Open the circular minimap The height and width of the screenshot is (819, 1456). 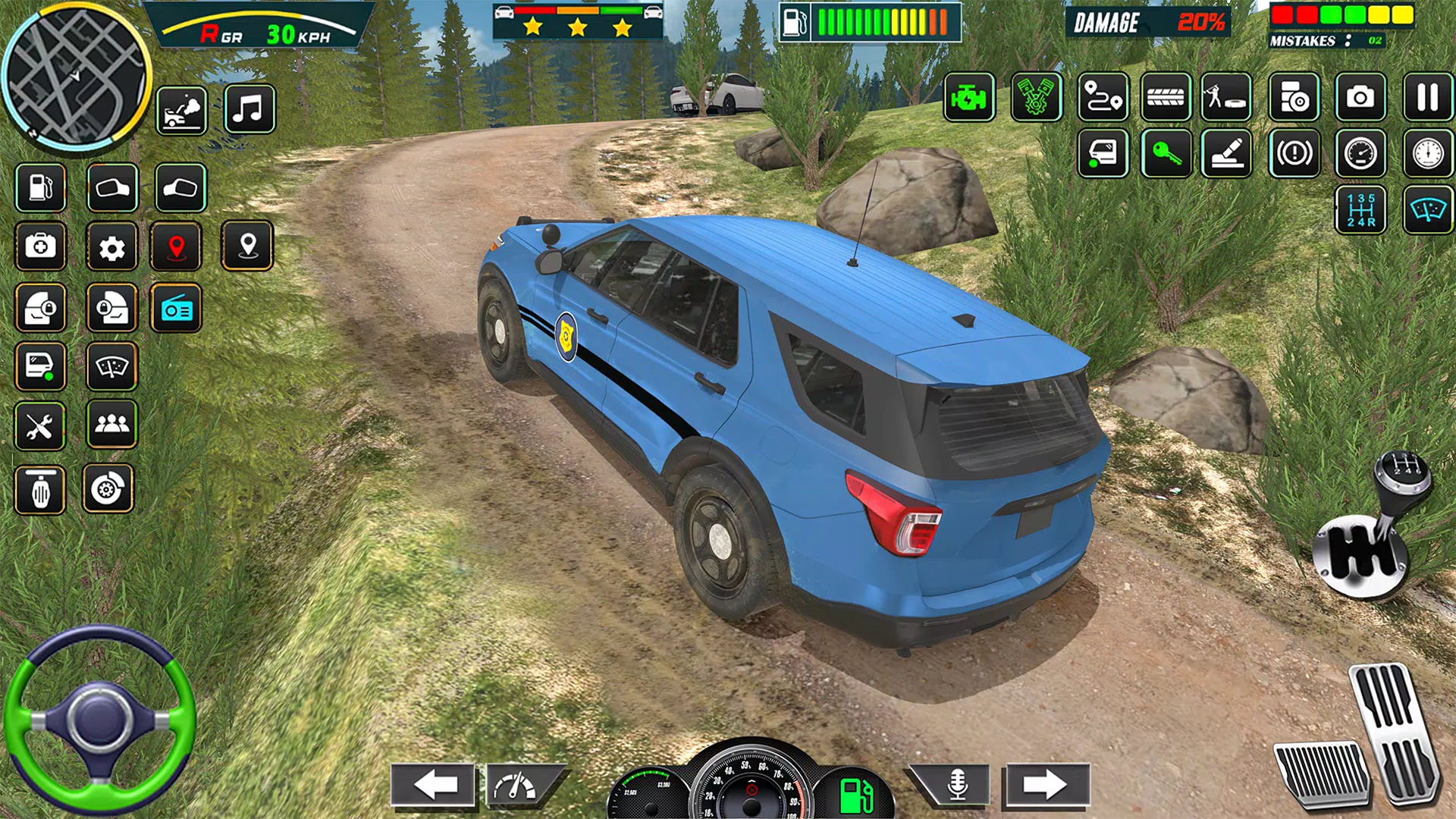click(x=76, y=76)
